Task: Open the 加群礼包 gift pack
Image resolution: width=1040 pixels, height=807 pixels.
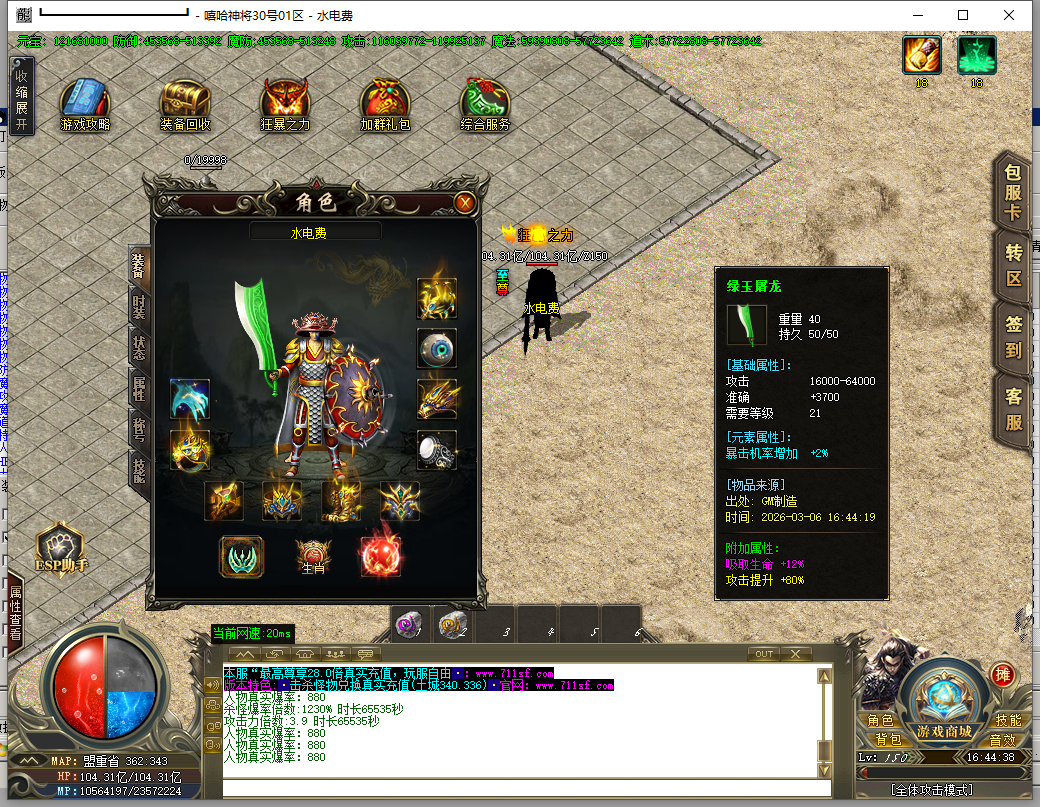Action: pyautogui.click(x=385, y=104)
